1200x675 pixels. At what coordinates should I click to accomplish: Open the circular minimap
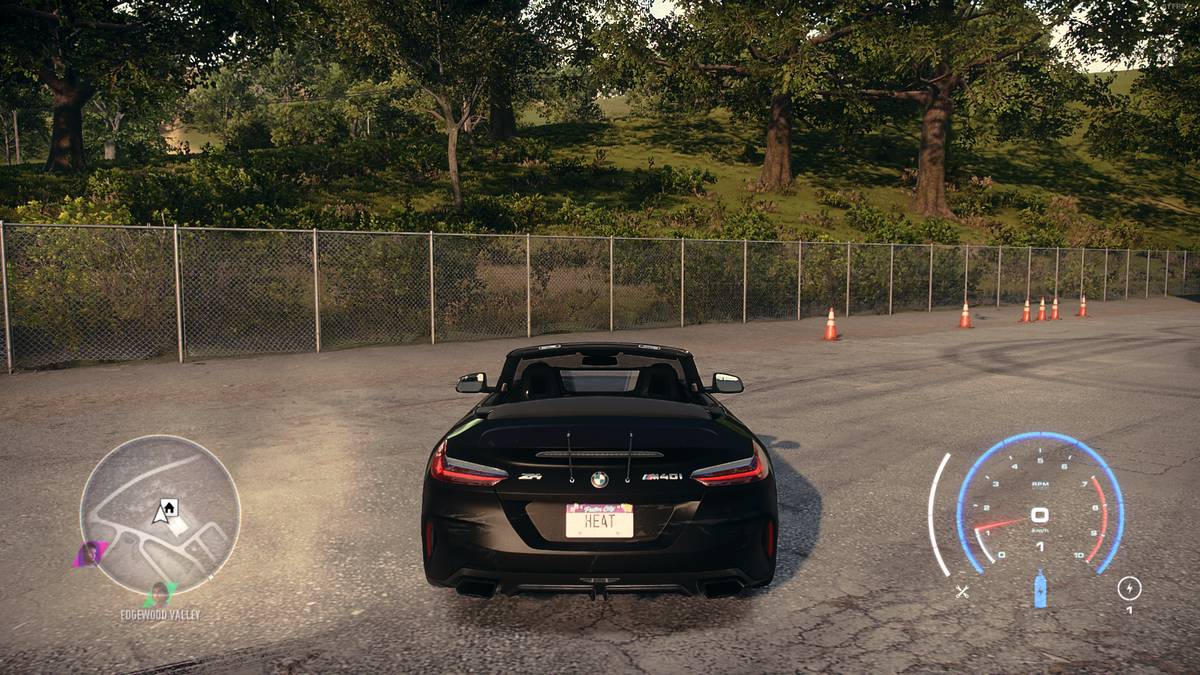[x=160, y=515]
